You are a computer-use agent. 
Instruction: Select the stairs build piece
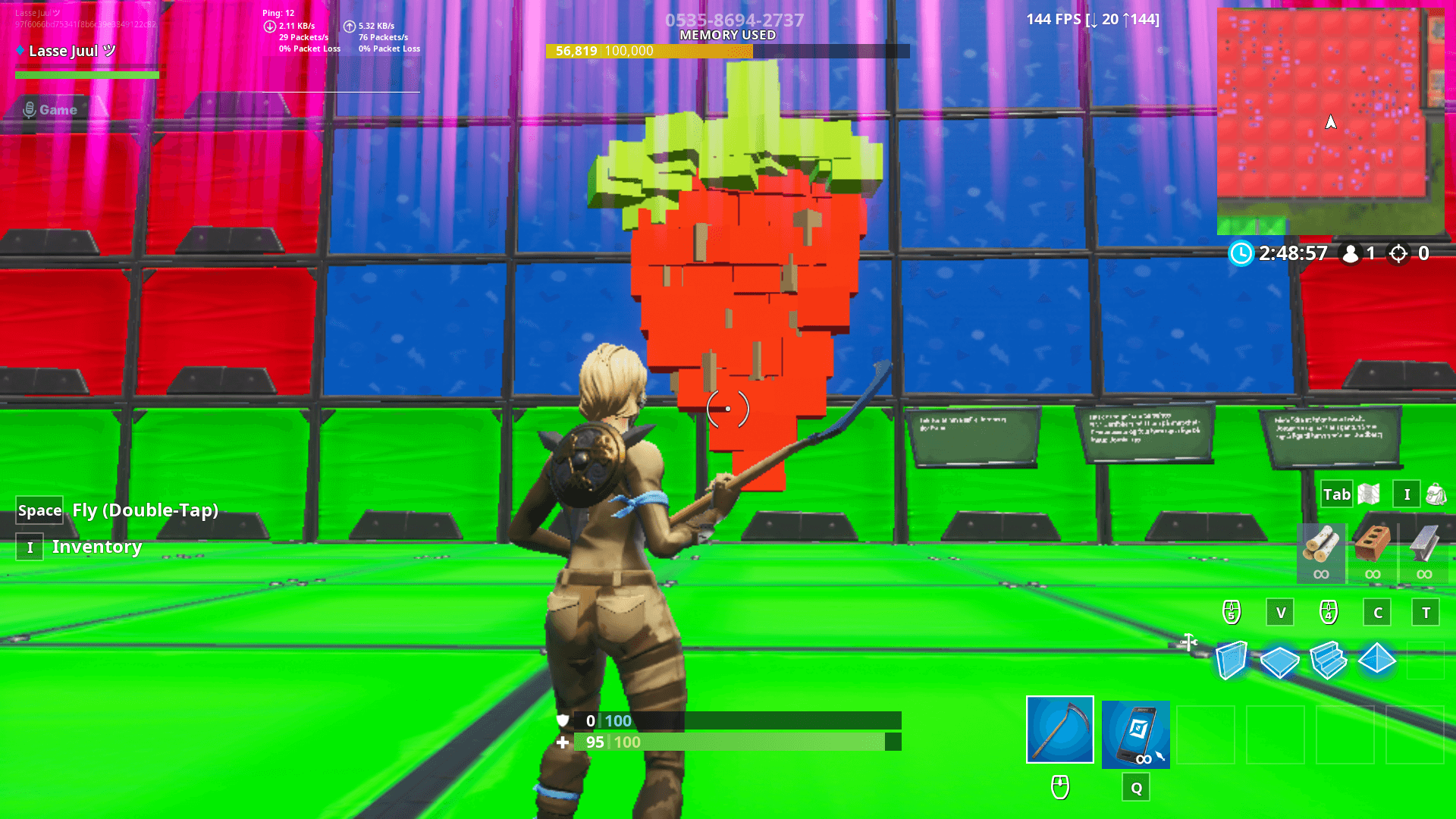click(x=1330, y=660)
